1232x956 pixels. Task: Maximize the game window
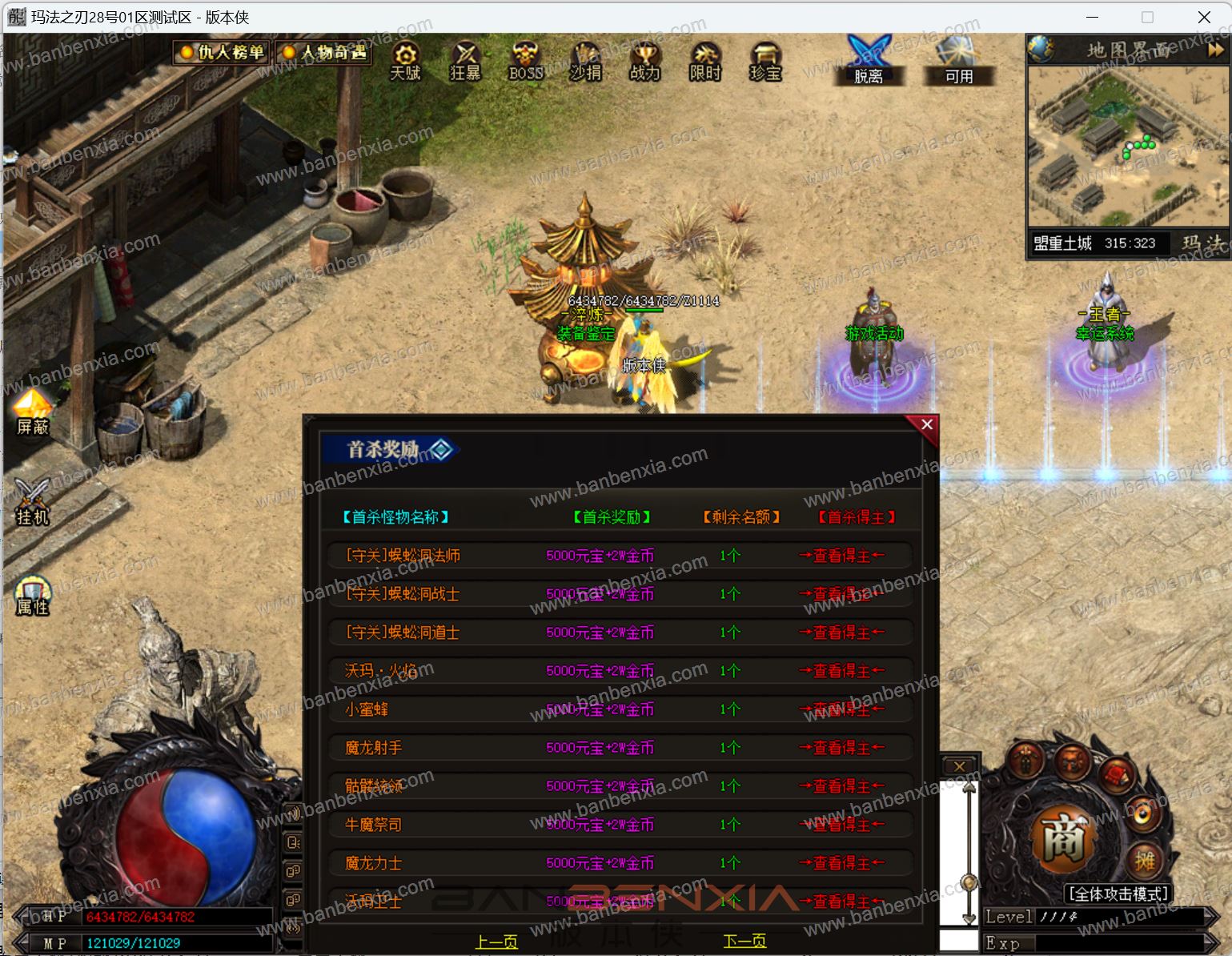coord(1147,17)
